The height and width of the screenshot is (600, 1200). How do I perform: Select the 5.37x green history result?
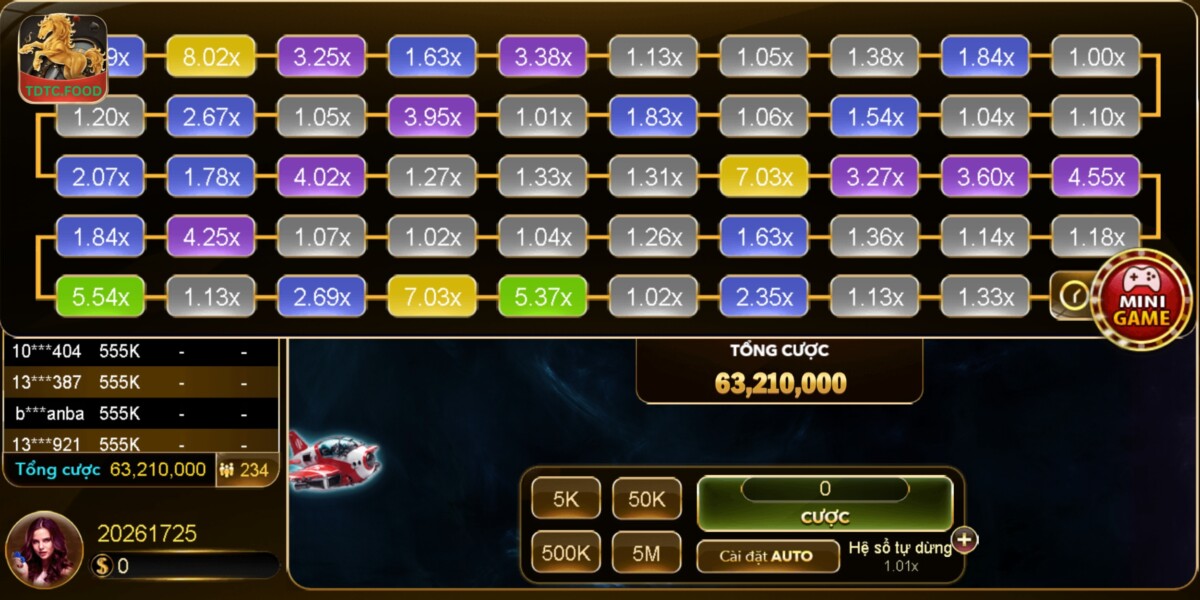[x=543, y=297]
